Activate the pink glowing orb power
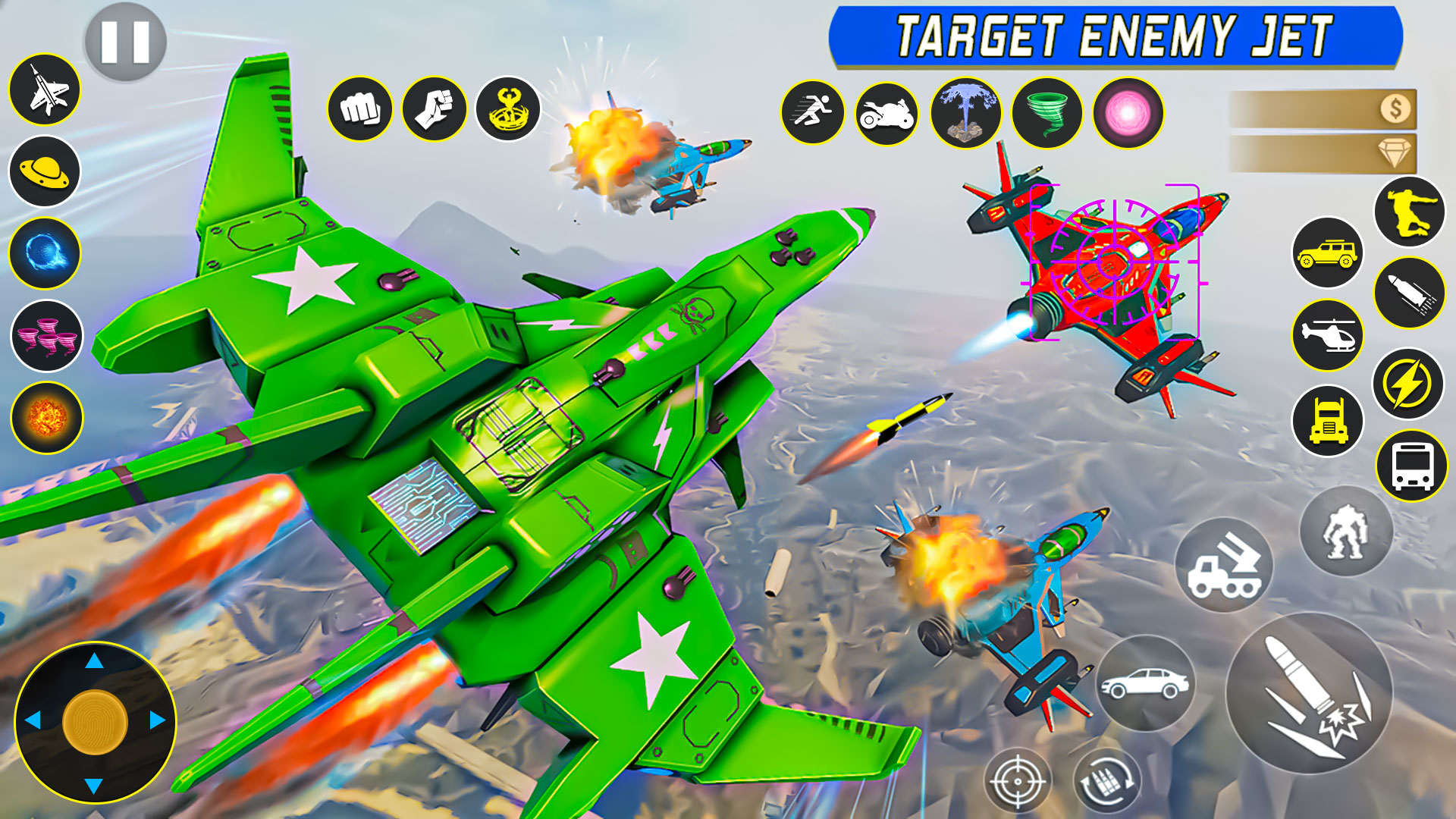1456x819 pixels. tap(1128, 113)
